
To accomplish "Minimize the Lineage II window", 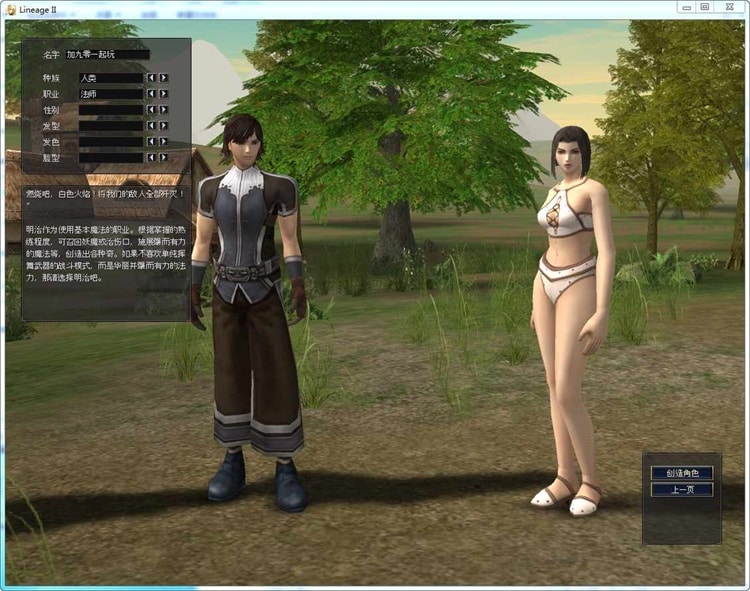I will coord(683,6).
